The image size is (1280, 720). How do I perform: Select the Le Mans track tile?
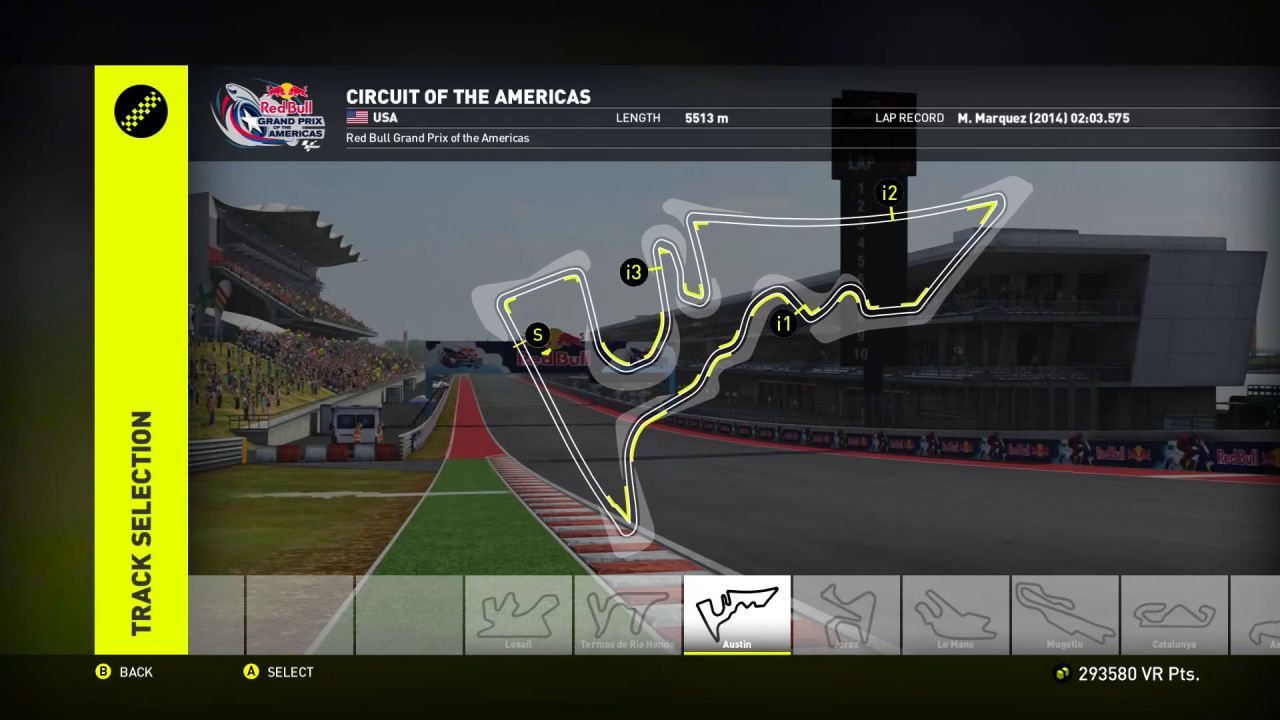955,614
